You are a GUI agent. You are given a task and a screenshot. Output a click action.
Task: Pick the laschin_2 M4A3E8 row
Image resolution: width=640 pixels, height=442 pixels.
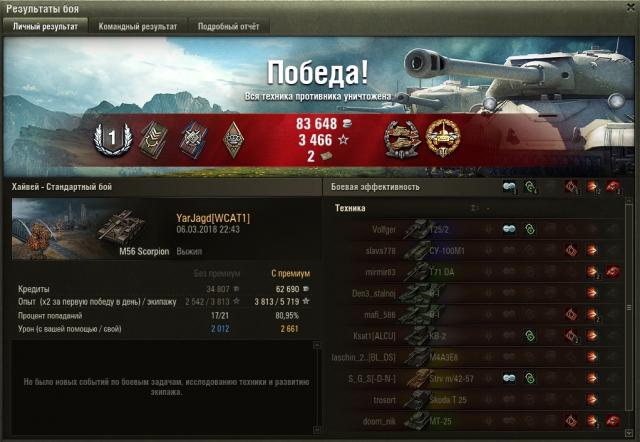coord(480,356)
